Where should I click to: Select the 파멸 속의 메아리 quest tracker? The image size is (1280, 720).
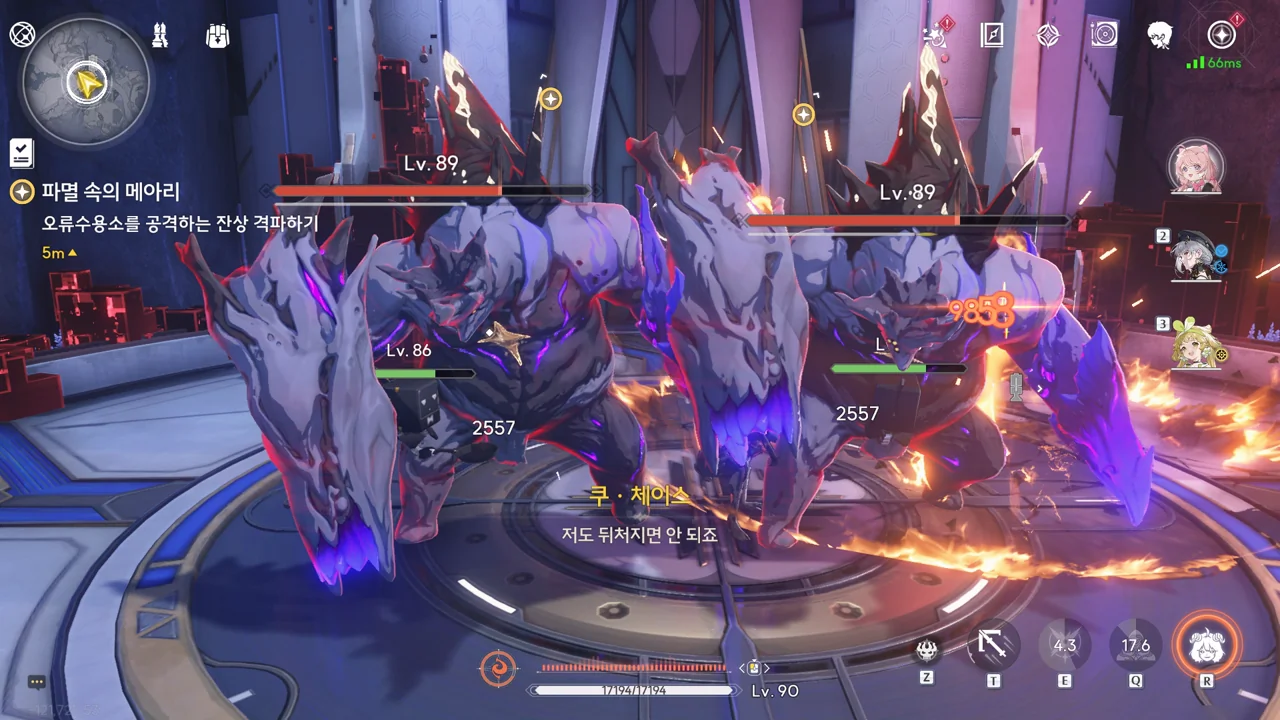[x=110, y=192]
